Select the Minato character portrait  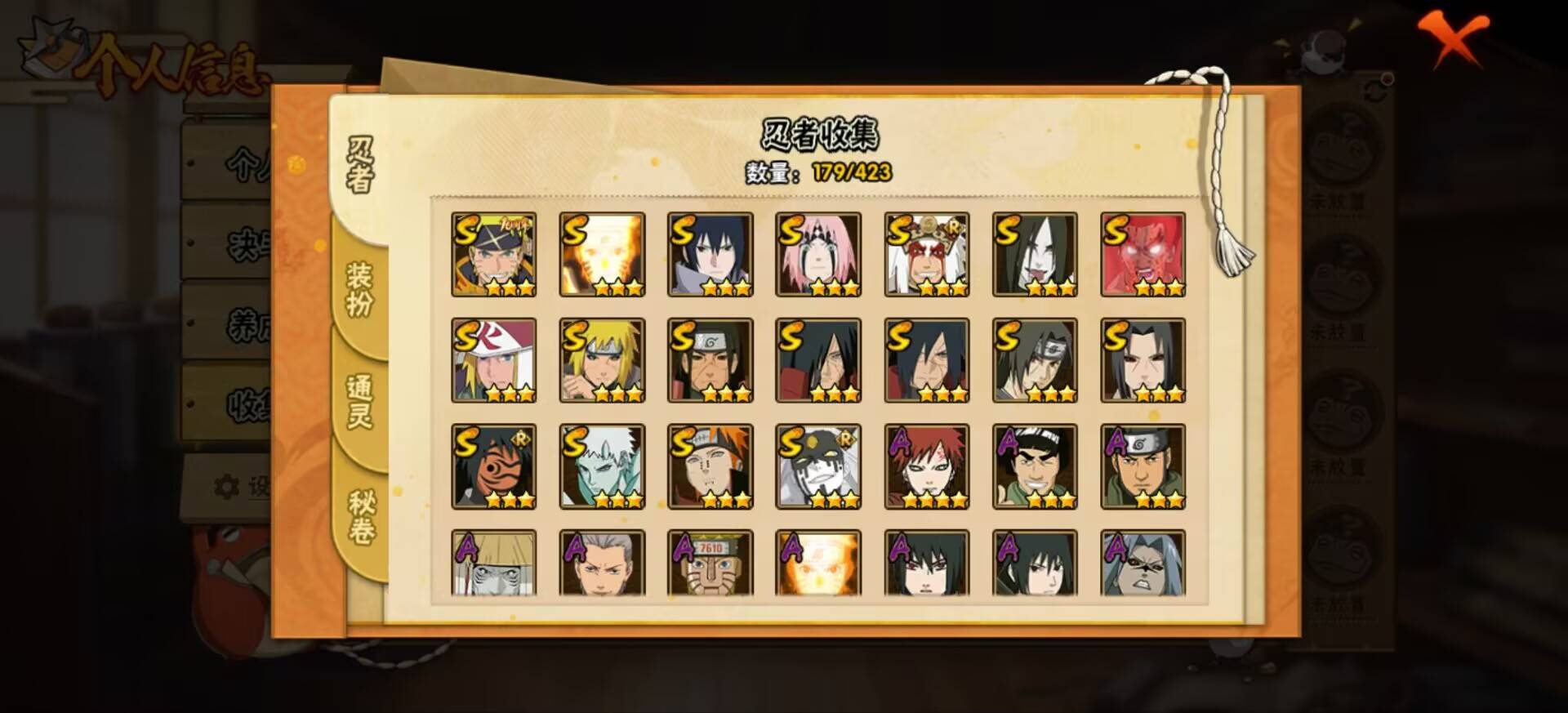coord(603,361)
